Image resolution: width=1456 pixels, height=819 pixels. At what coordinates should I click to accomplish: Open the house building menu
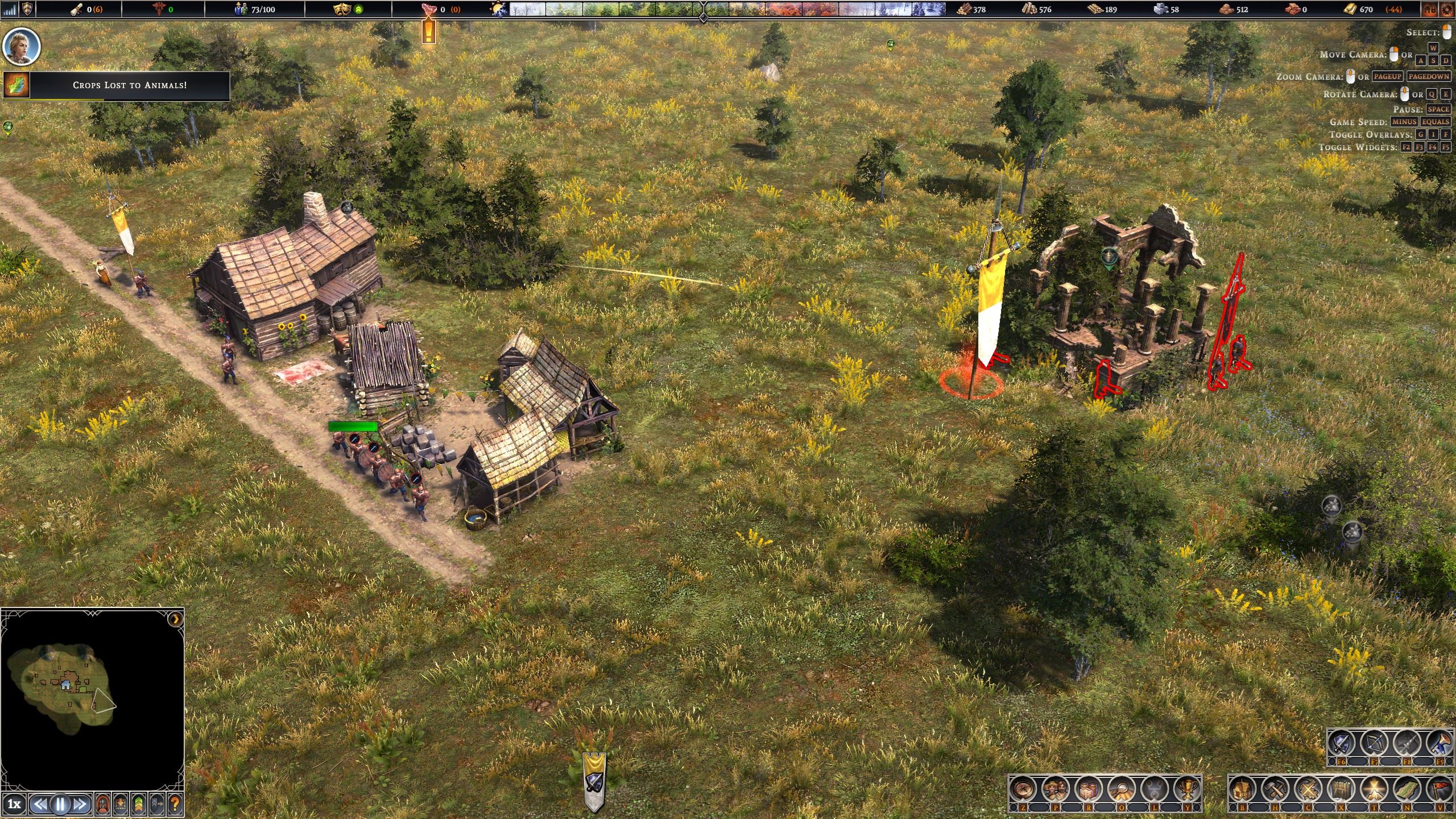(1243, 789)
